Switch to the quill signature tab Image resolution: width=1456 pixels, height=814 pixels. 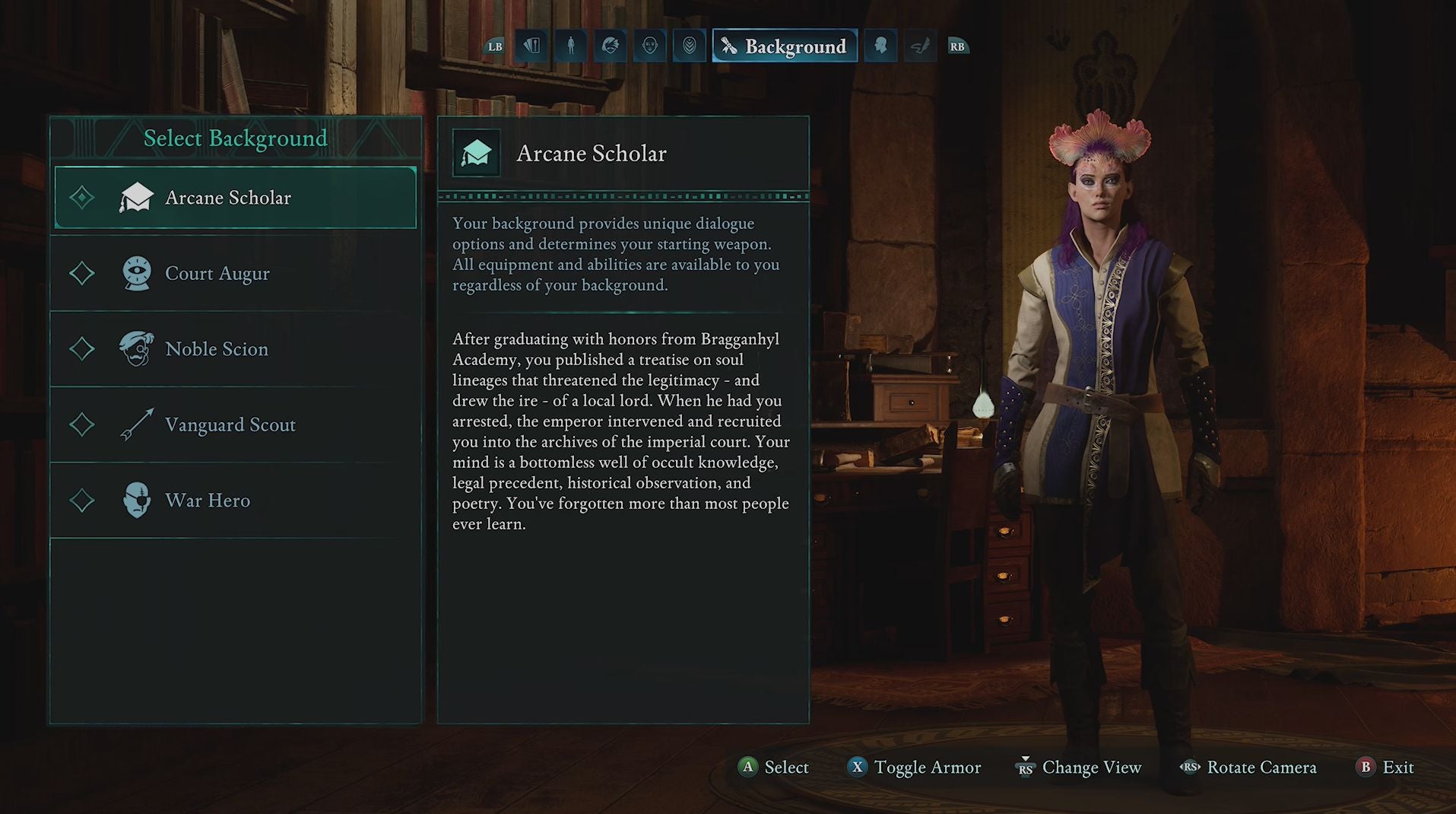920,46
